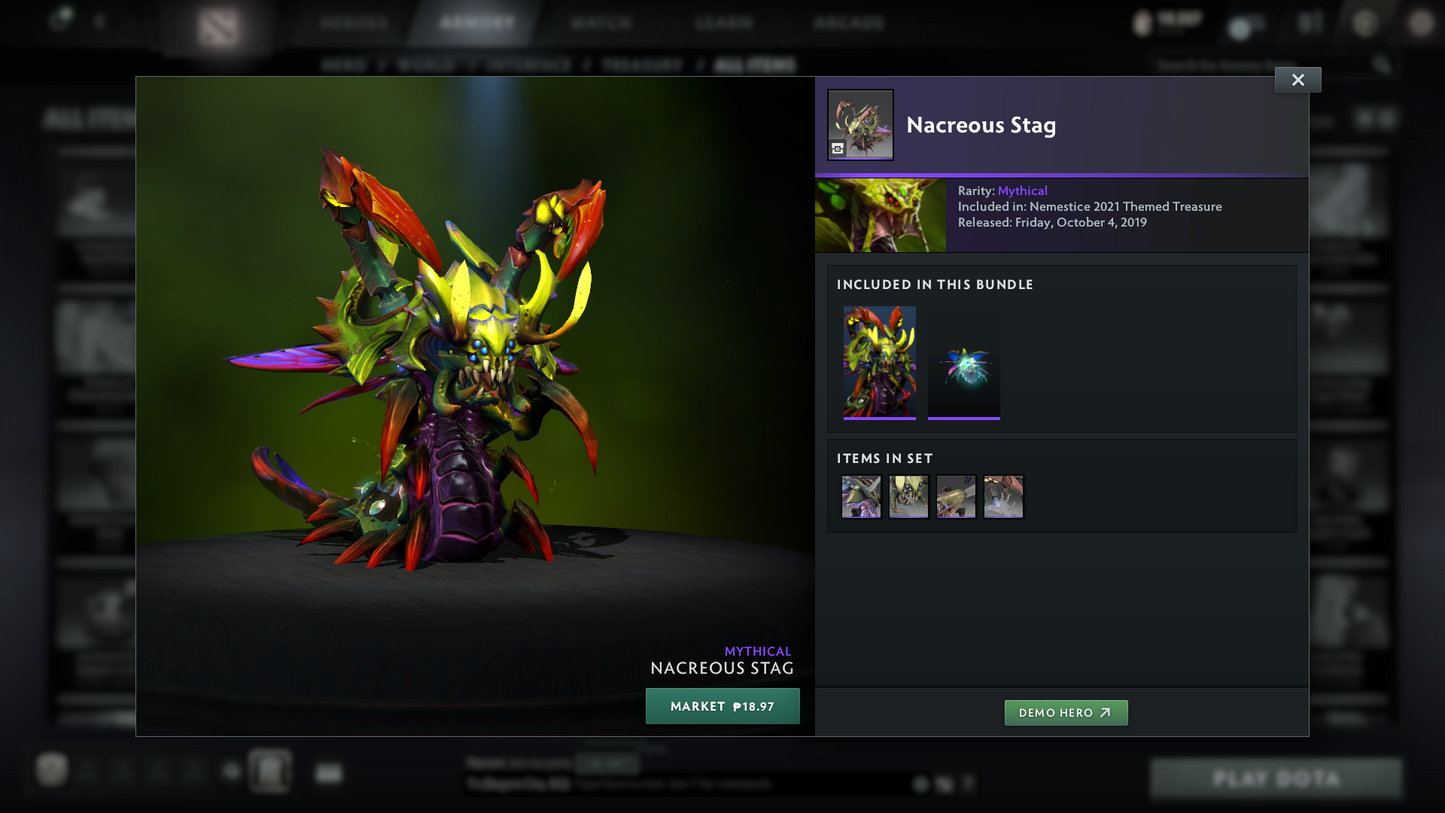Screen dimensions: 1445x813
Task: Open the Mythical rarity link
Action: (x=1022, y=191)
